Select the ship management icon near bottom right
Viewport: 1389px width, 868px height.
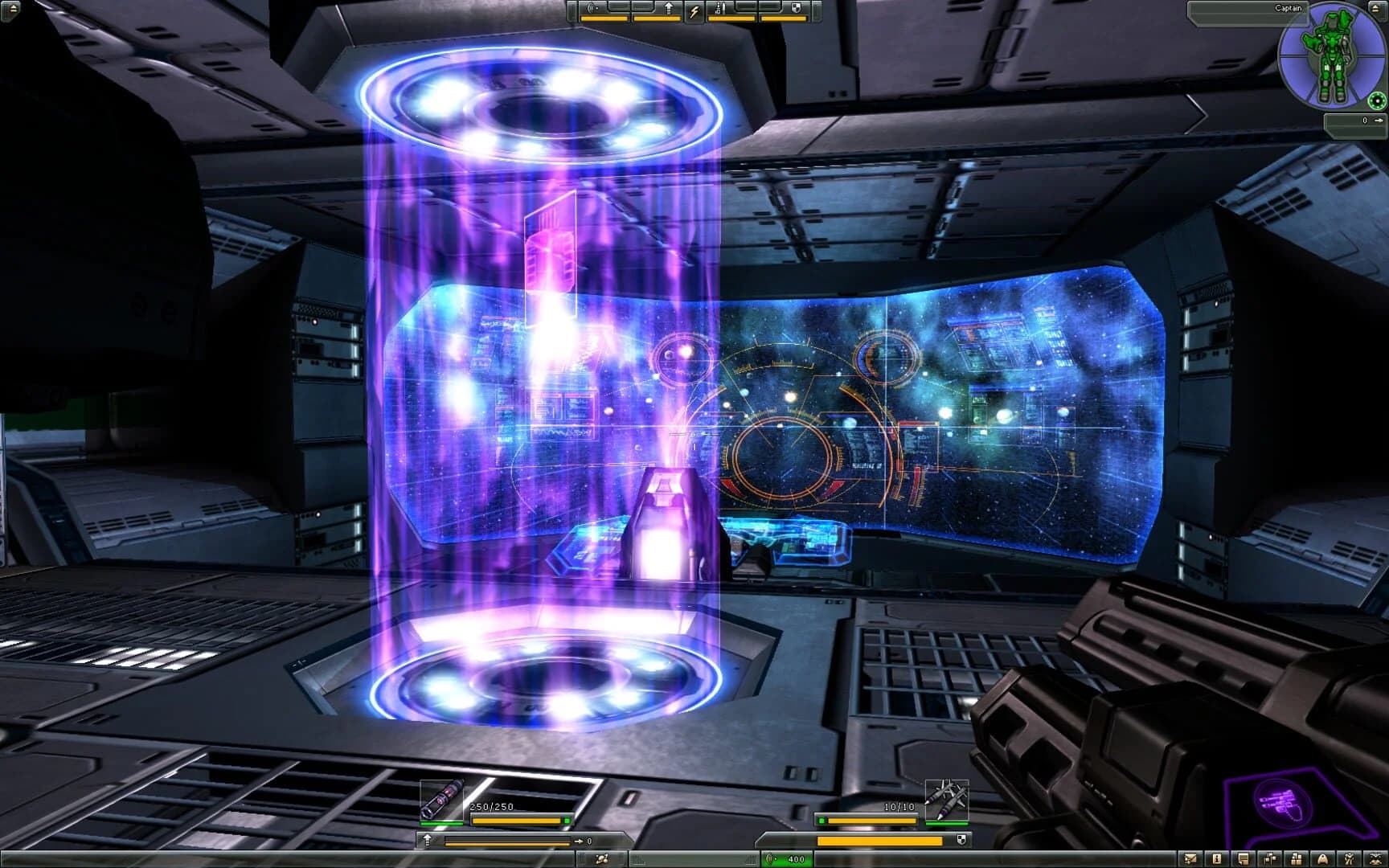[x=1322, y=859]
